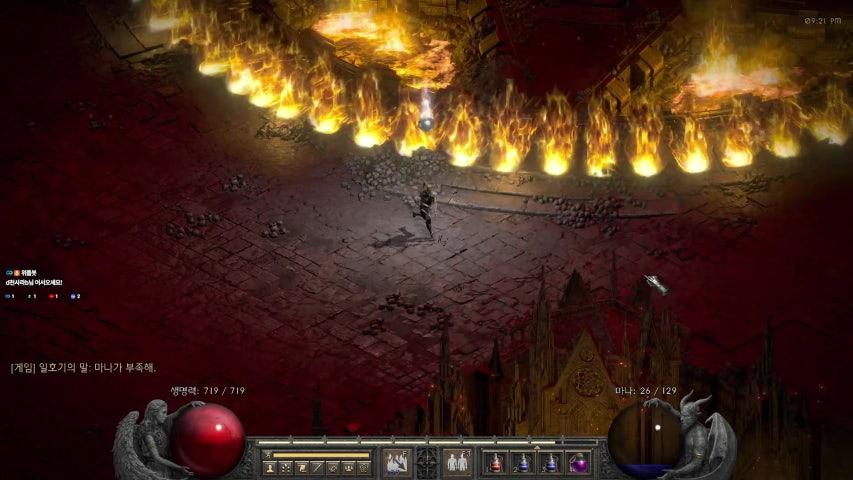The width and height of the screenshot is (853, 480).
Task: Open the character sheet from the mini panel
Action: pyautogui.click(x=270, y=467)
